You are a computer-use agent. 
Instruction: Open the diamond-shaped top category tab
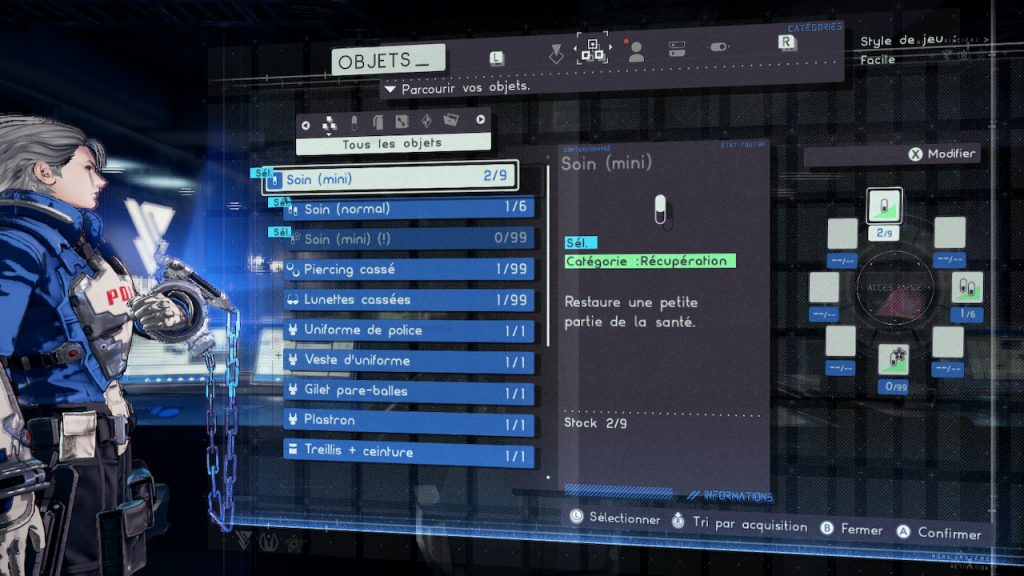[556, 53]
